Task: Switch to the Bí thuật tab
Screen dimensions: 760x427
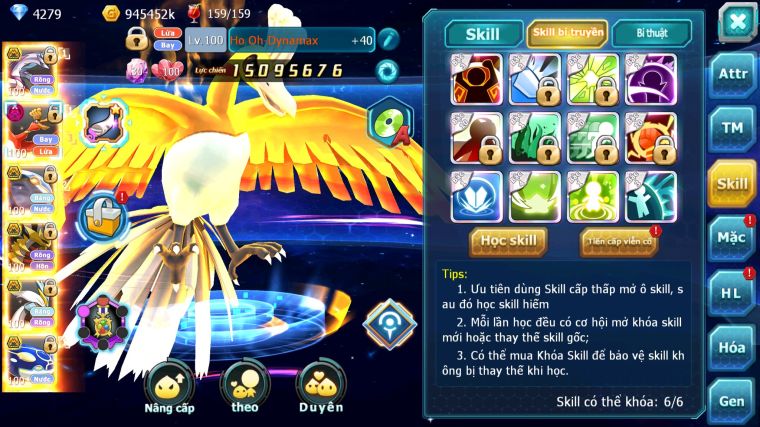Action: point(649,34)
